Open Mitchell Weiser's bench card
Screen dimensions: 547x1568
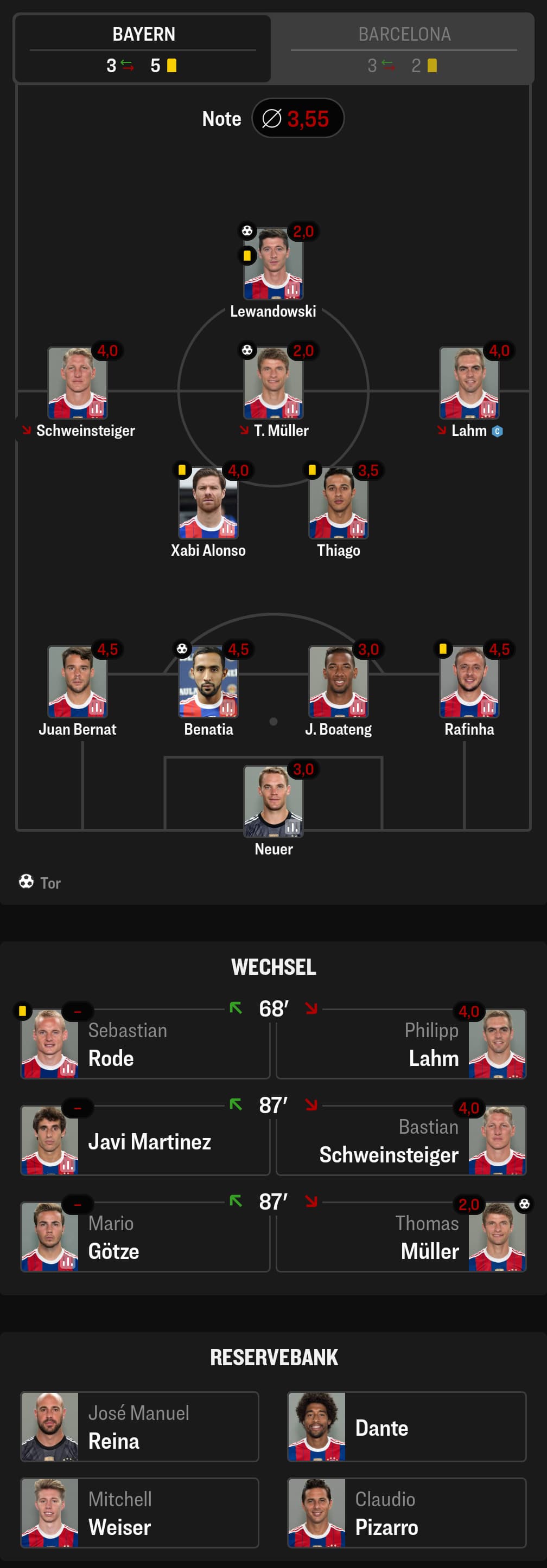pos(139,1513)
